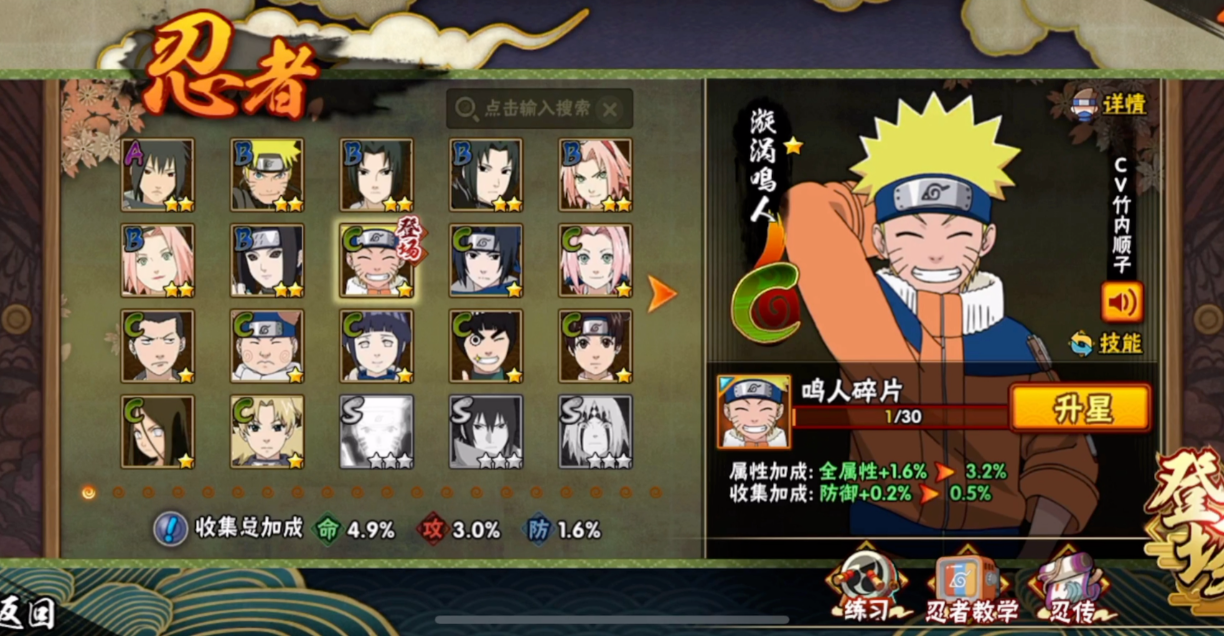
Task: Tap the collection bonus info icon
Action: pos(170,529)
